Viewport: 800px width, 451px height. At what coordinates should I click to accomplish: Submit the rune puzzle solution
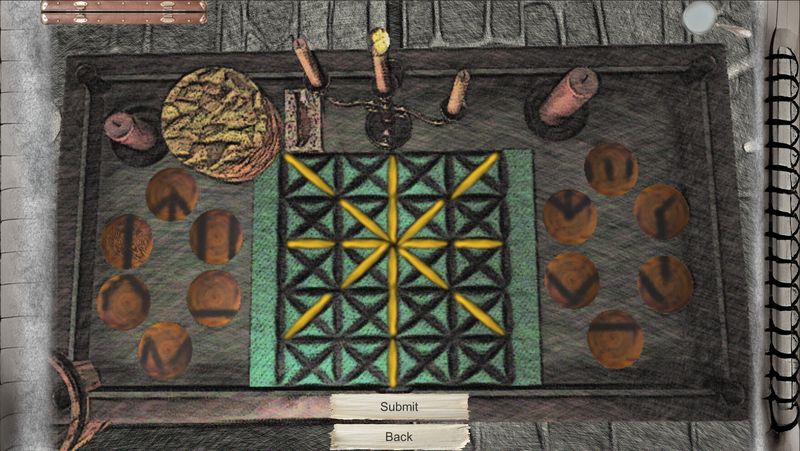coord(399,407)
